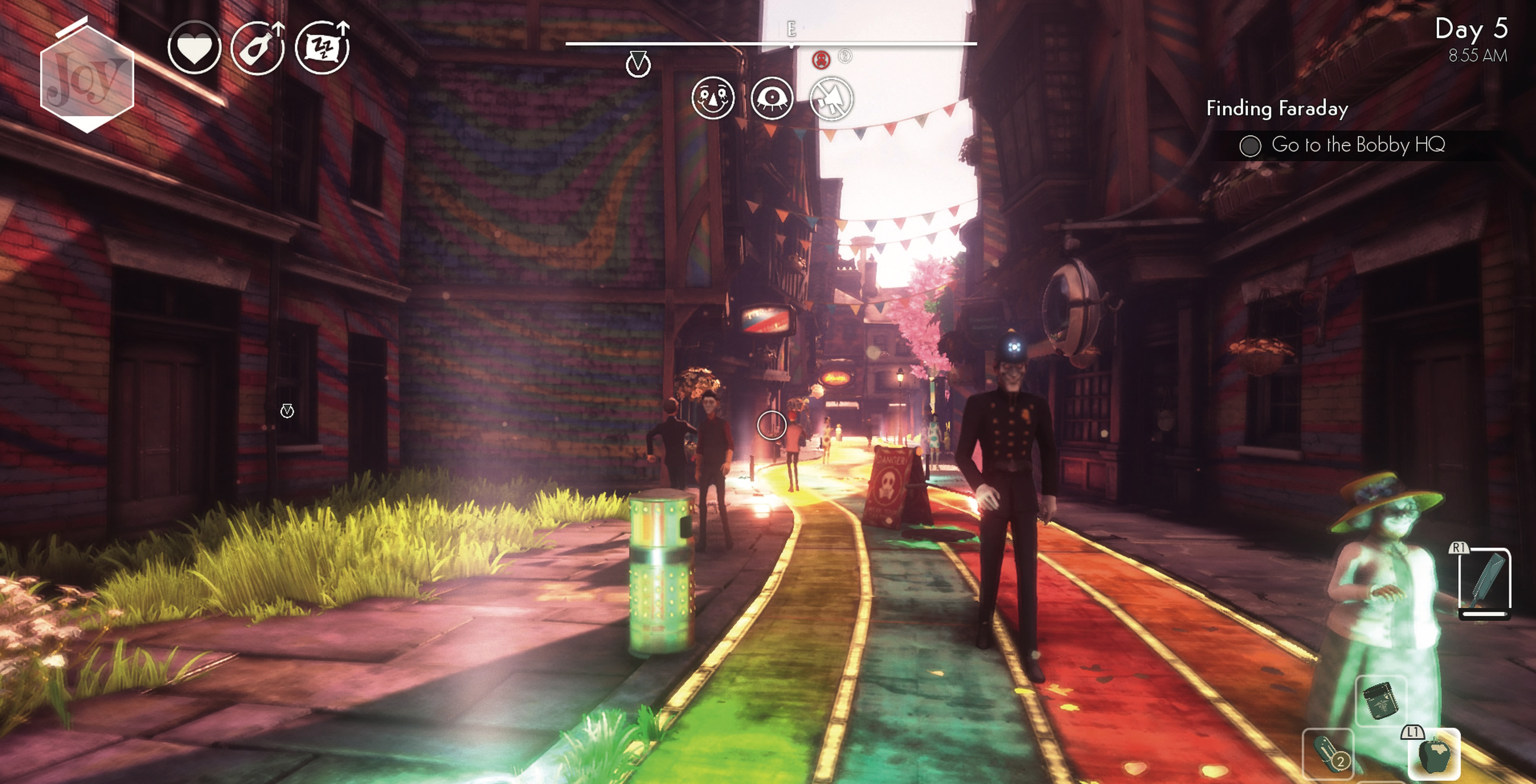Choose the healing balm jar slot
This screenshot has height=784, width=1536.
1381,701
